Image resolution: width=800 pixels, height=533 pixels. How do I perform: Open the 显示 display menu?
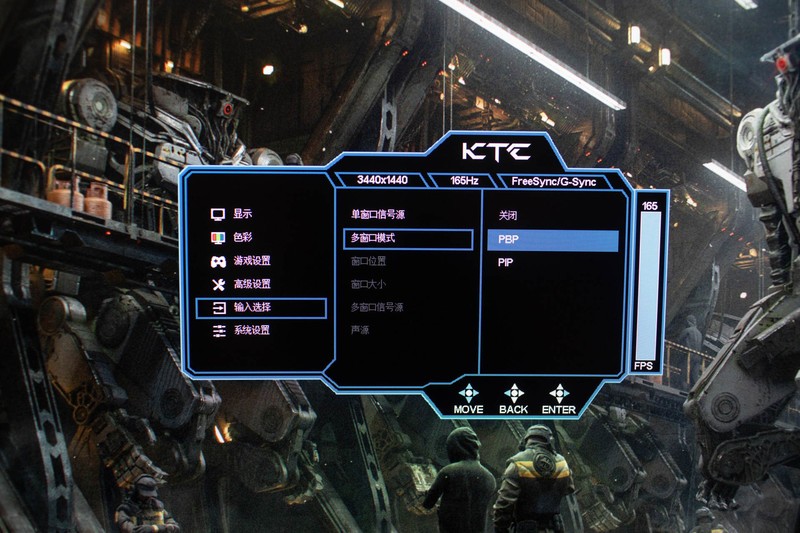click(x=242, y=214)
